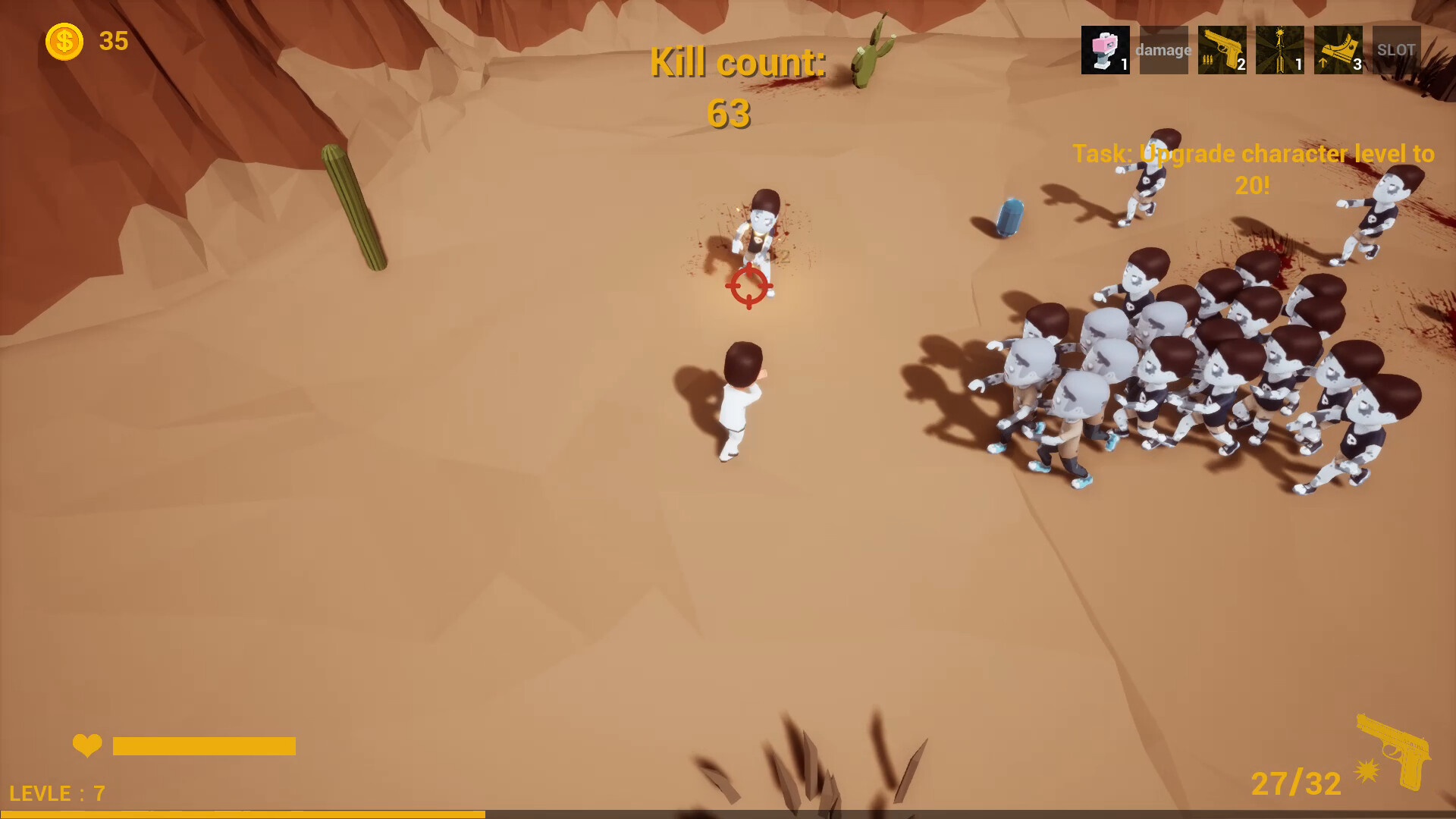This screenshot has width=1456, height=819.
Task: Select the pink turret item in the inventory
Action: (1106, 50)
